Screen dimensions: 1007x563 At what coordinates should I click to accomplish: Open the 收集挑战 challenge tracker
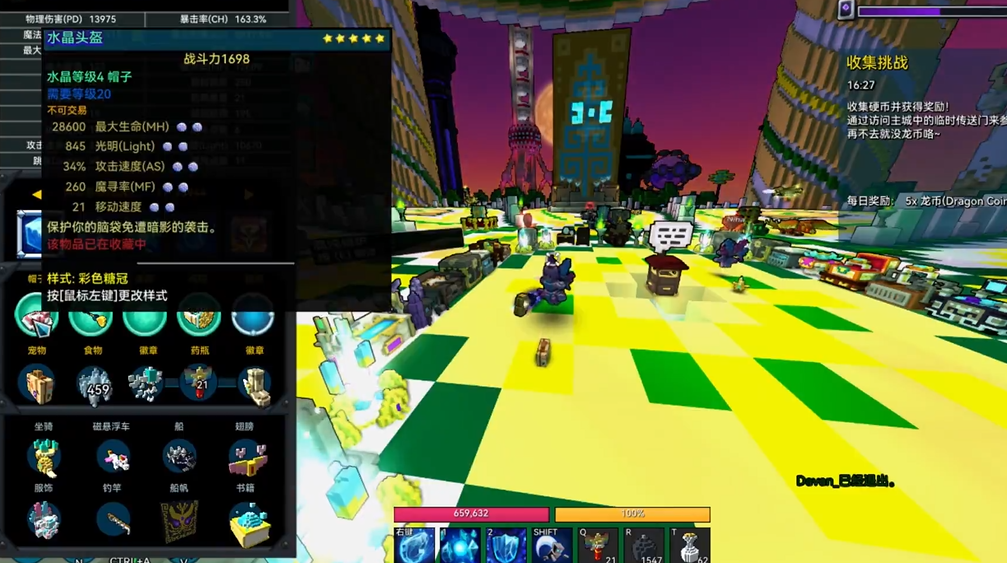[877, 62]
